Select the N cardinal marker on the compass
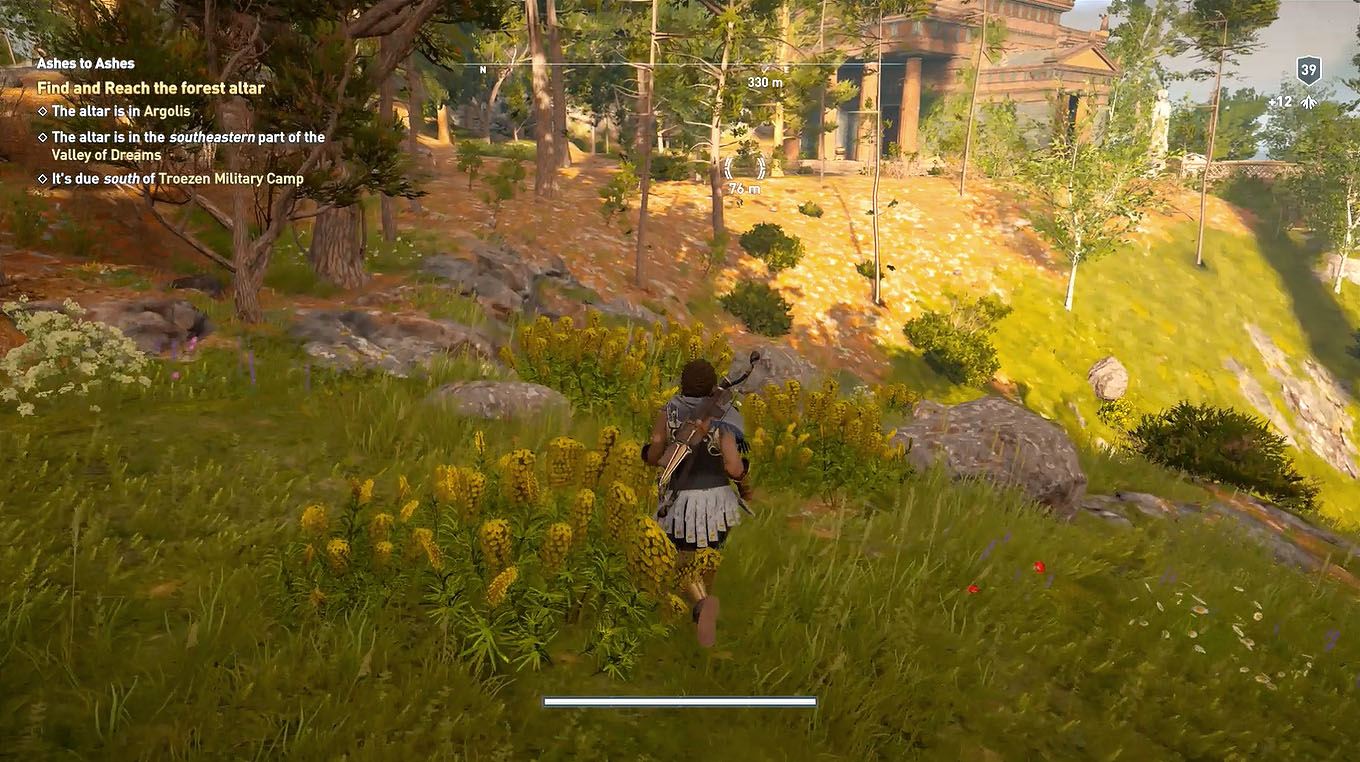This screenshot has width=1360, height=762. tap(483, 71)
